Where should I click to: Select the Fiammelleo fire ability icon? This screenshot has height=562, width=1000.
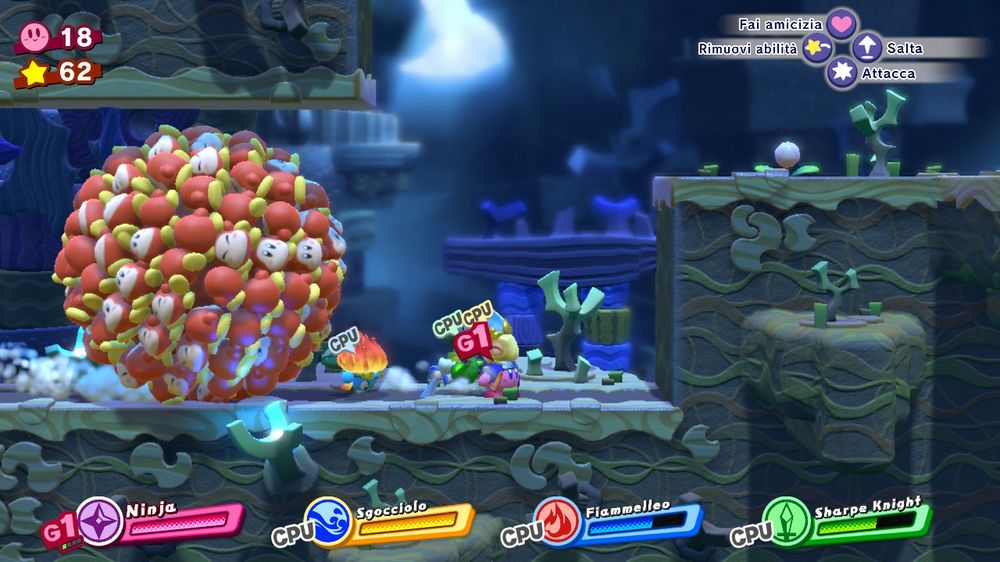pos(557,522)
